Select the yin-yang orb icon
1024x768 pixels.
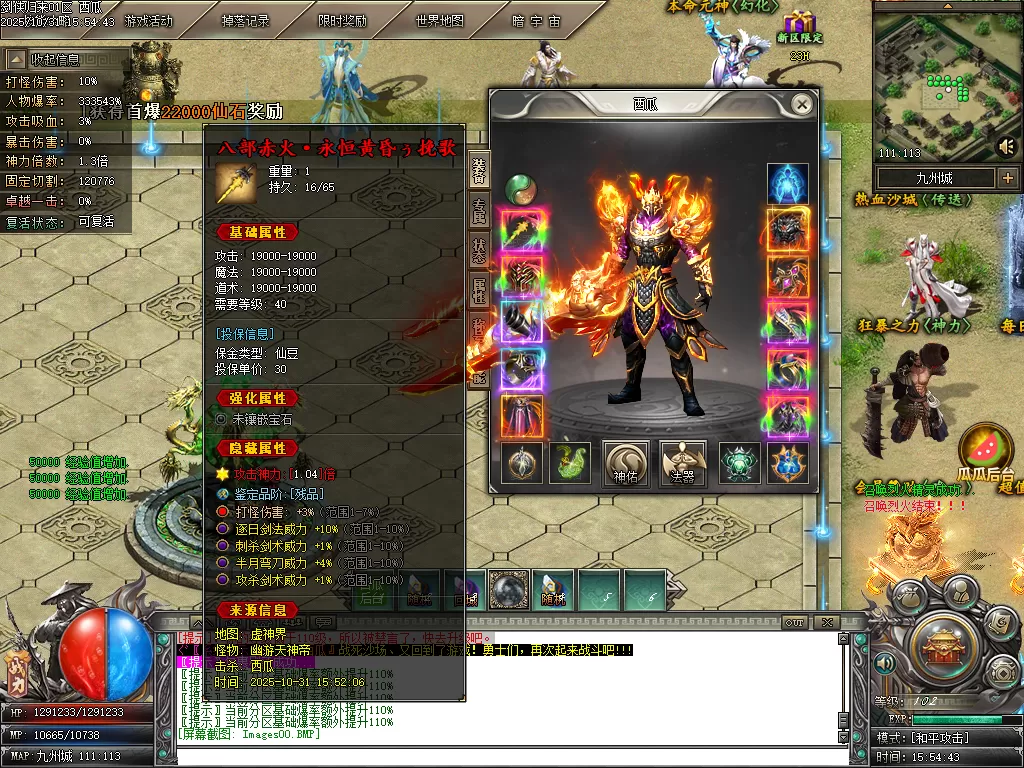(519, 187)
